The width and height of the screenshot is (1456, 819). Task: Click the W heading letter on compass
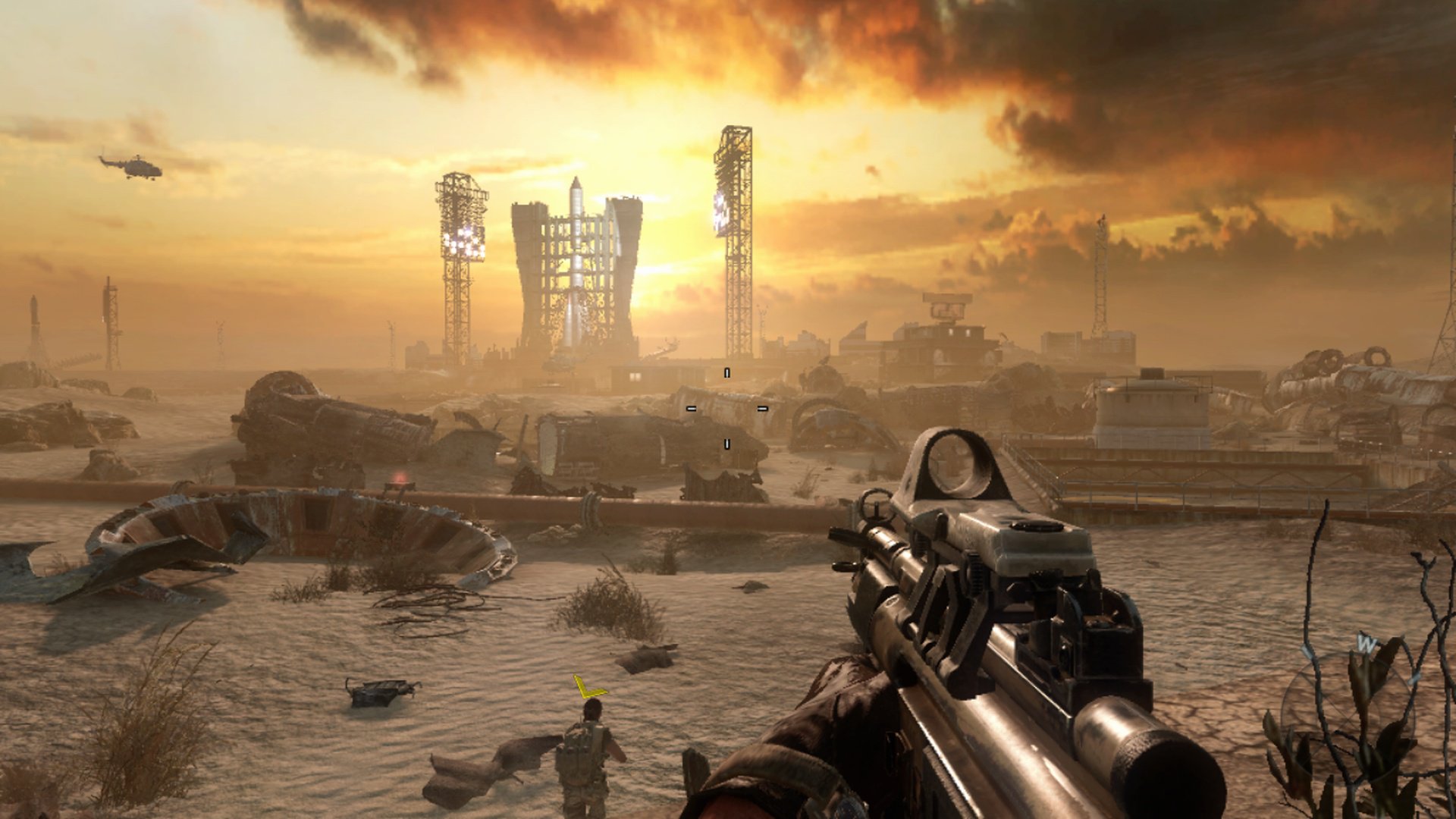(x=1367, y=645)
